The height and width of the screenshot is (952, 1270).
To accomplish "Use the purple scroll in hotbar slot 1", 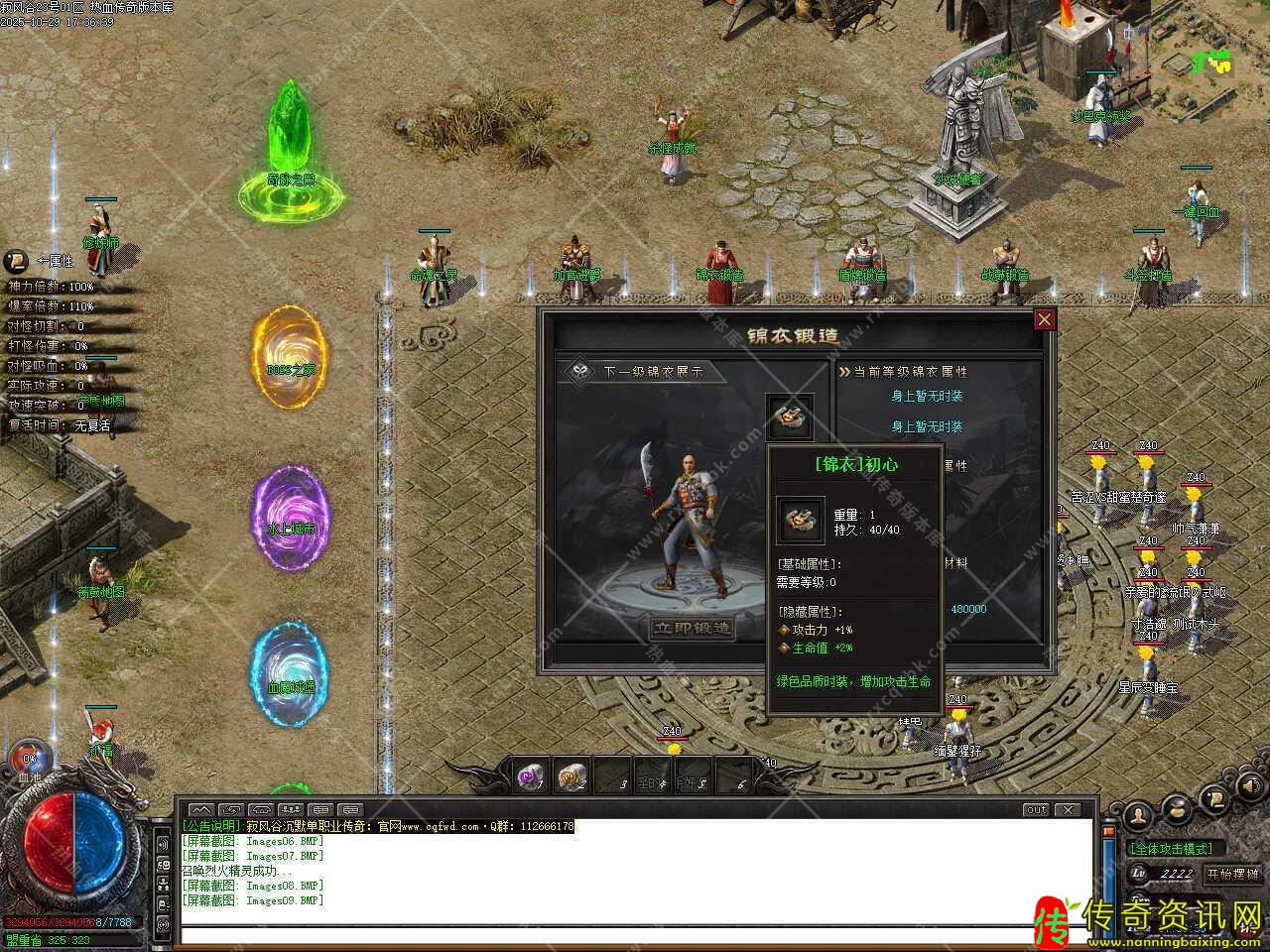I will tap(531, 776).
